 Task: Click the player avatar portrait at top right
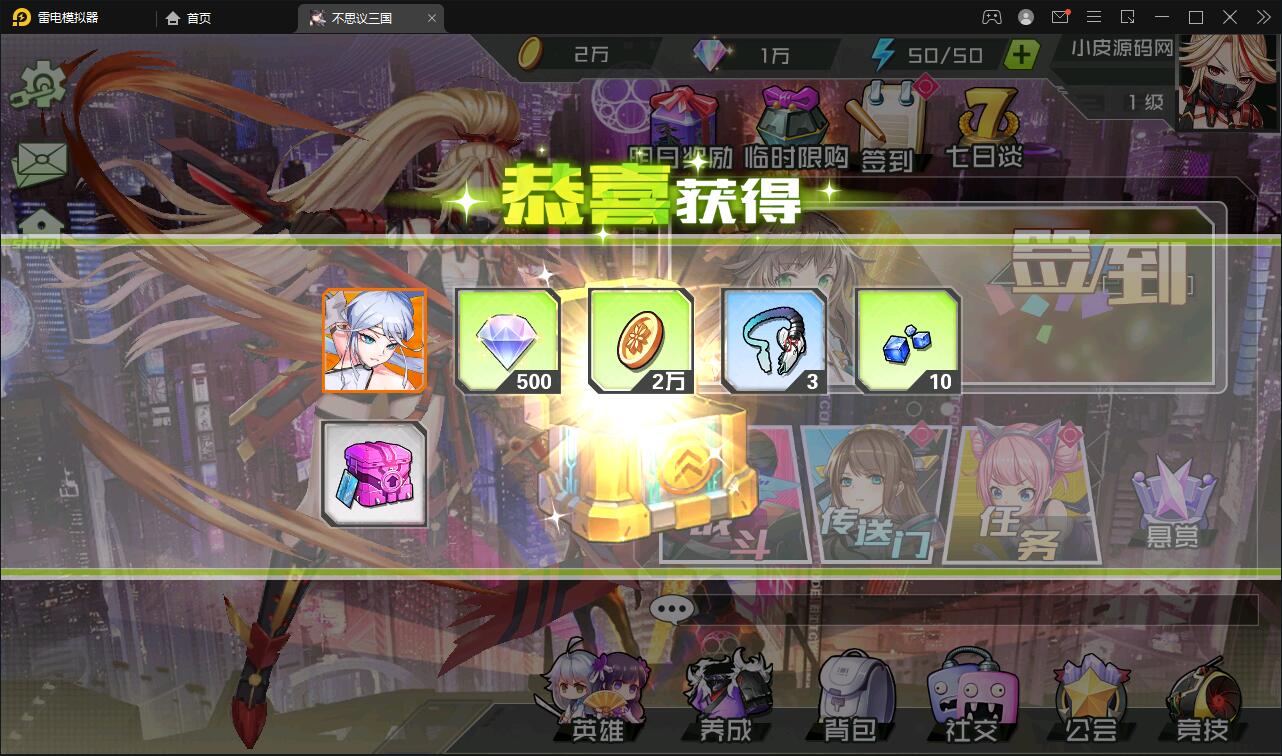1222,85
